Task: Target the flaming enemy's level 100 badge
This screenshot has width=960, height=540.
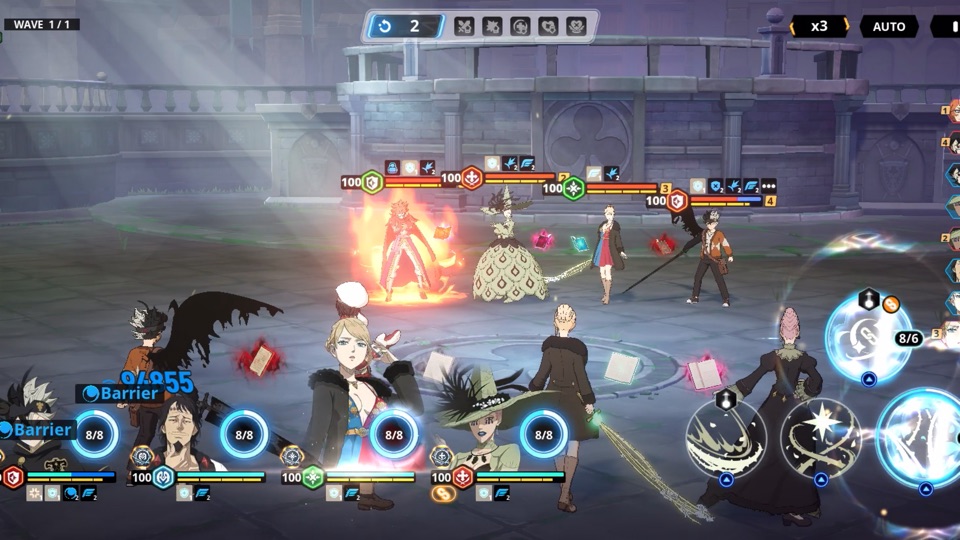Action: coord(371,182)
